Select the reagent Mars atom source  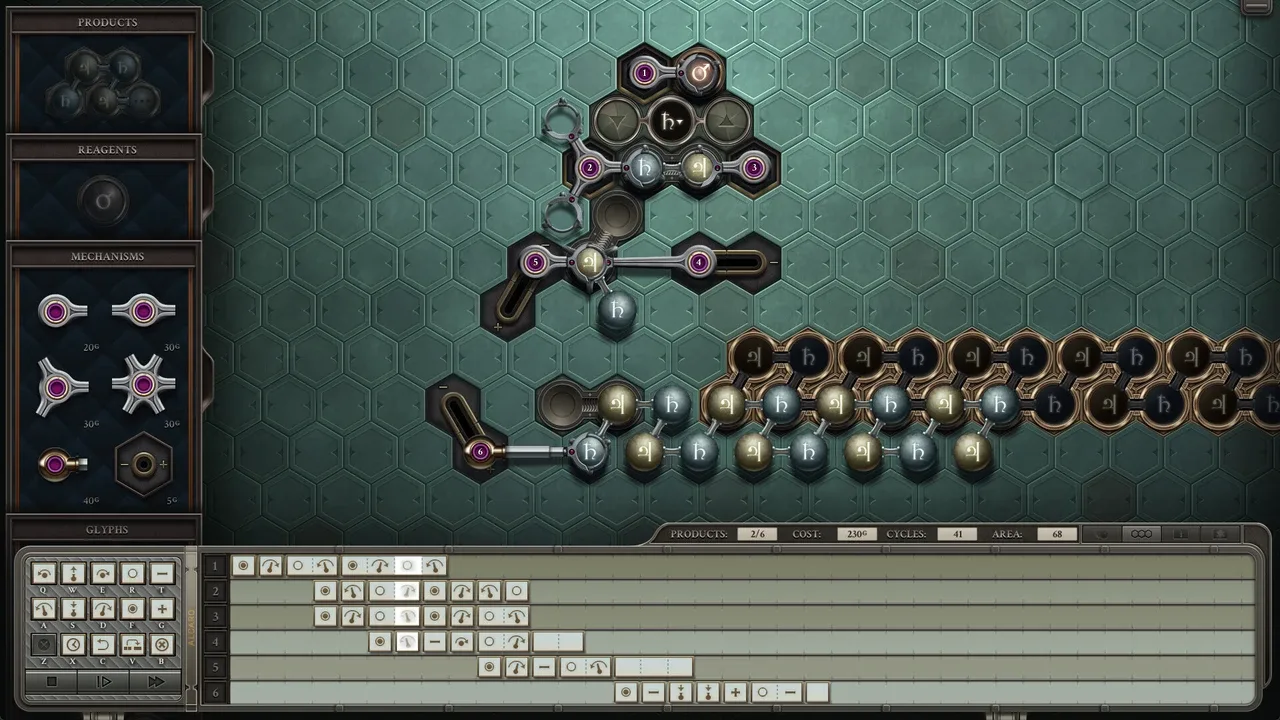pyautogui.click(x=104, y=201)
